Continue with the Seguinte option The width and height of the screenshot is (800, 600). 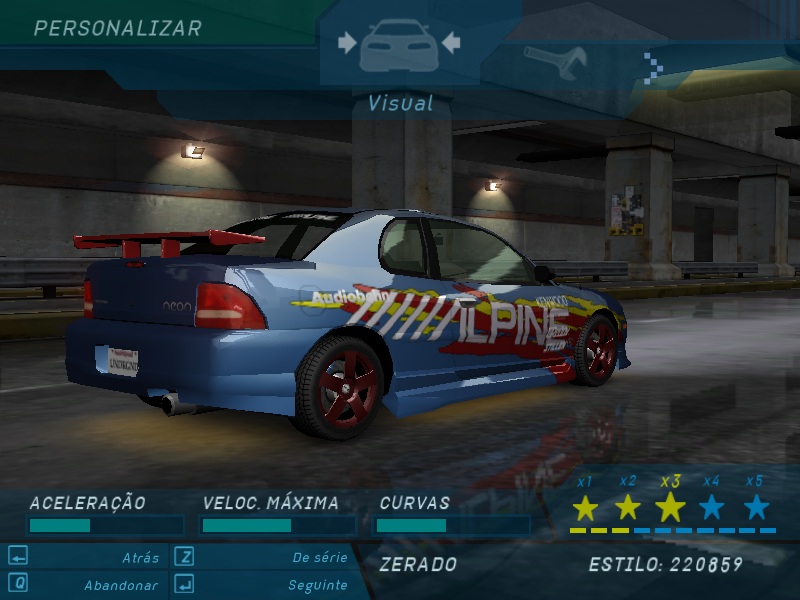click(x=317, y=585)
